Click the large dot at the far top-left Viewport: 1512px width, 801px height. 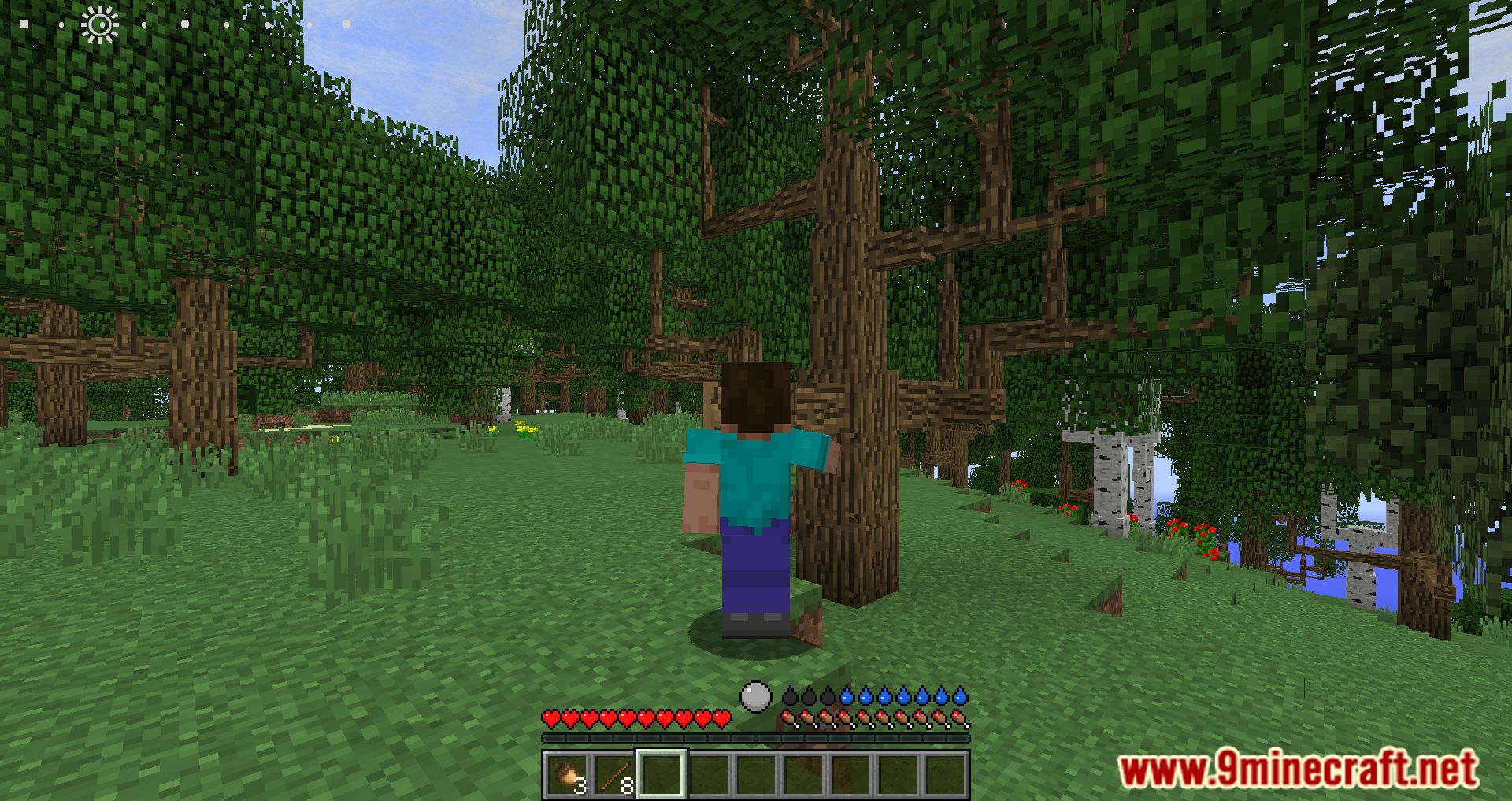(x=24, y=24)
